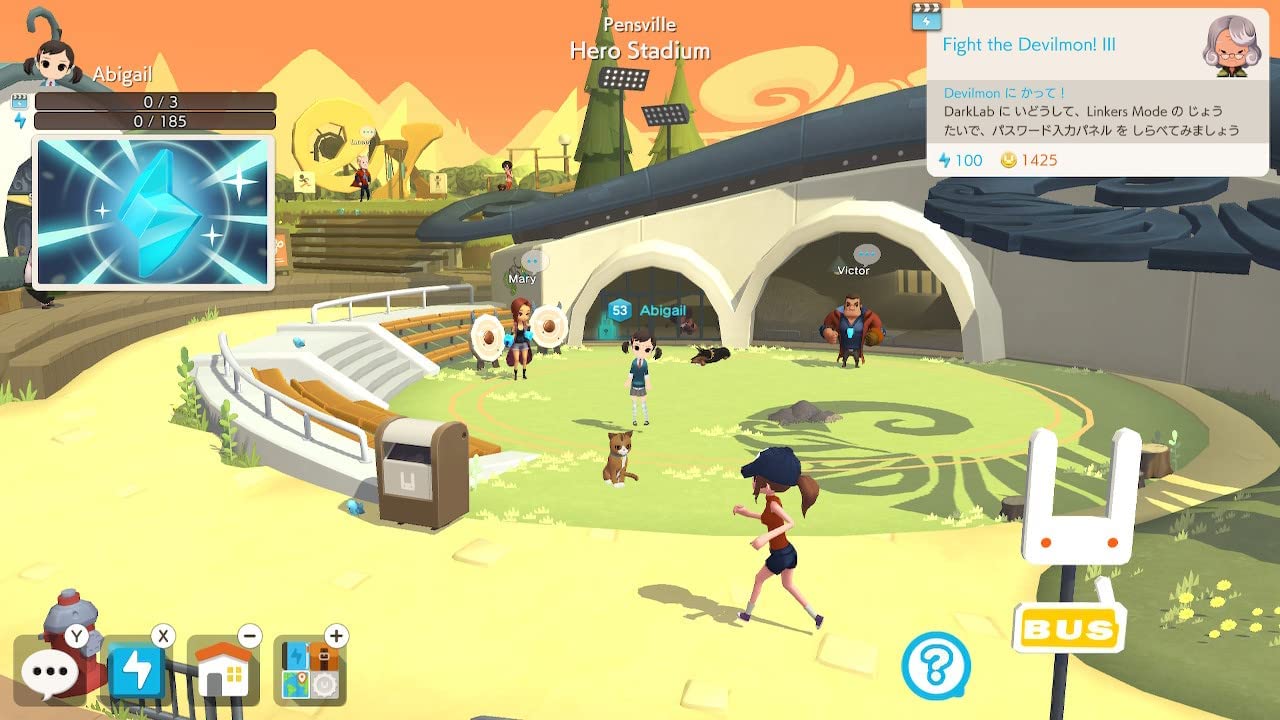Select Victor's name label

click(853, 270)
